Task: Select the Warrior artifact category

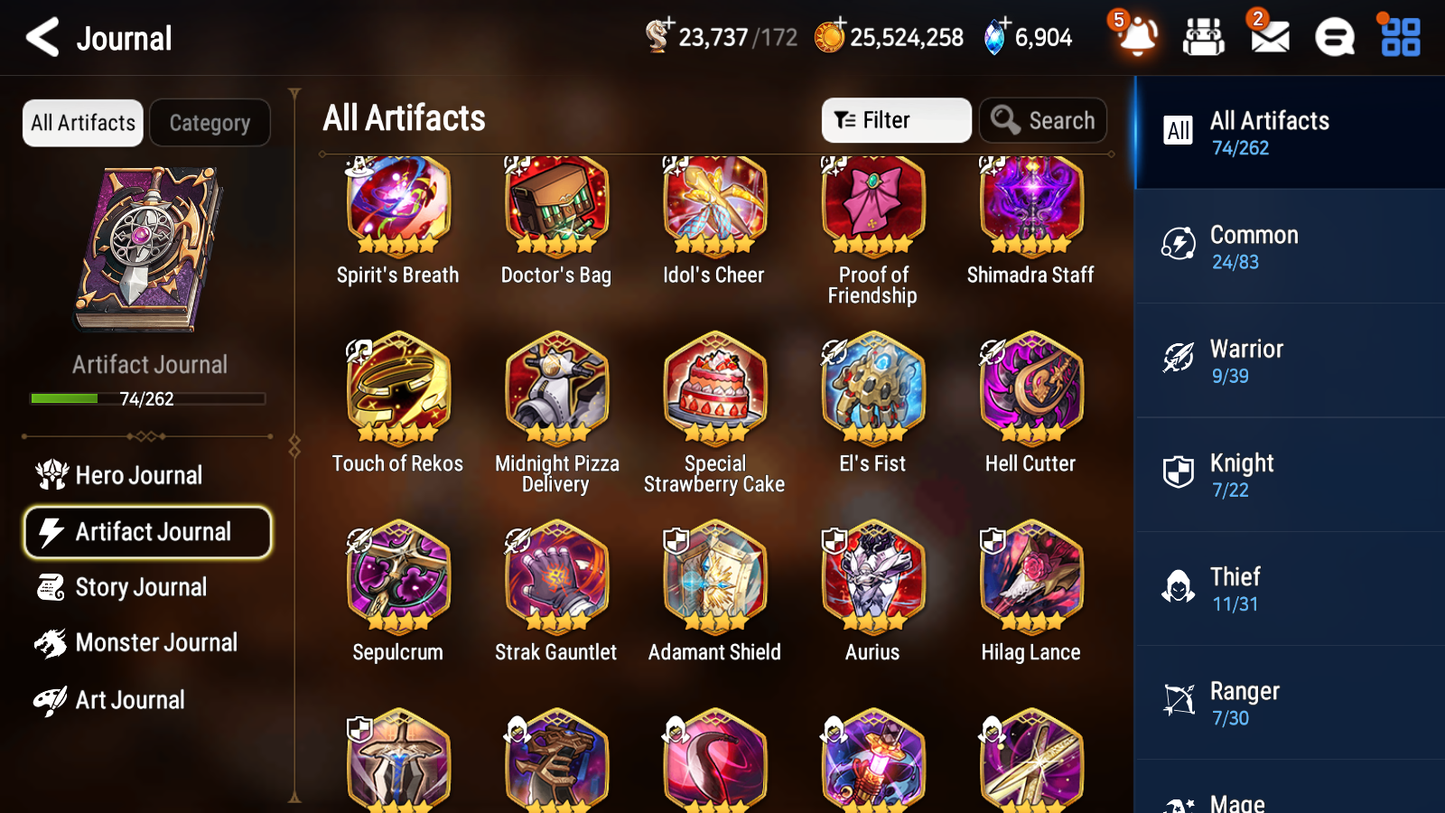Action: (x=1289, y=361)
